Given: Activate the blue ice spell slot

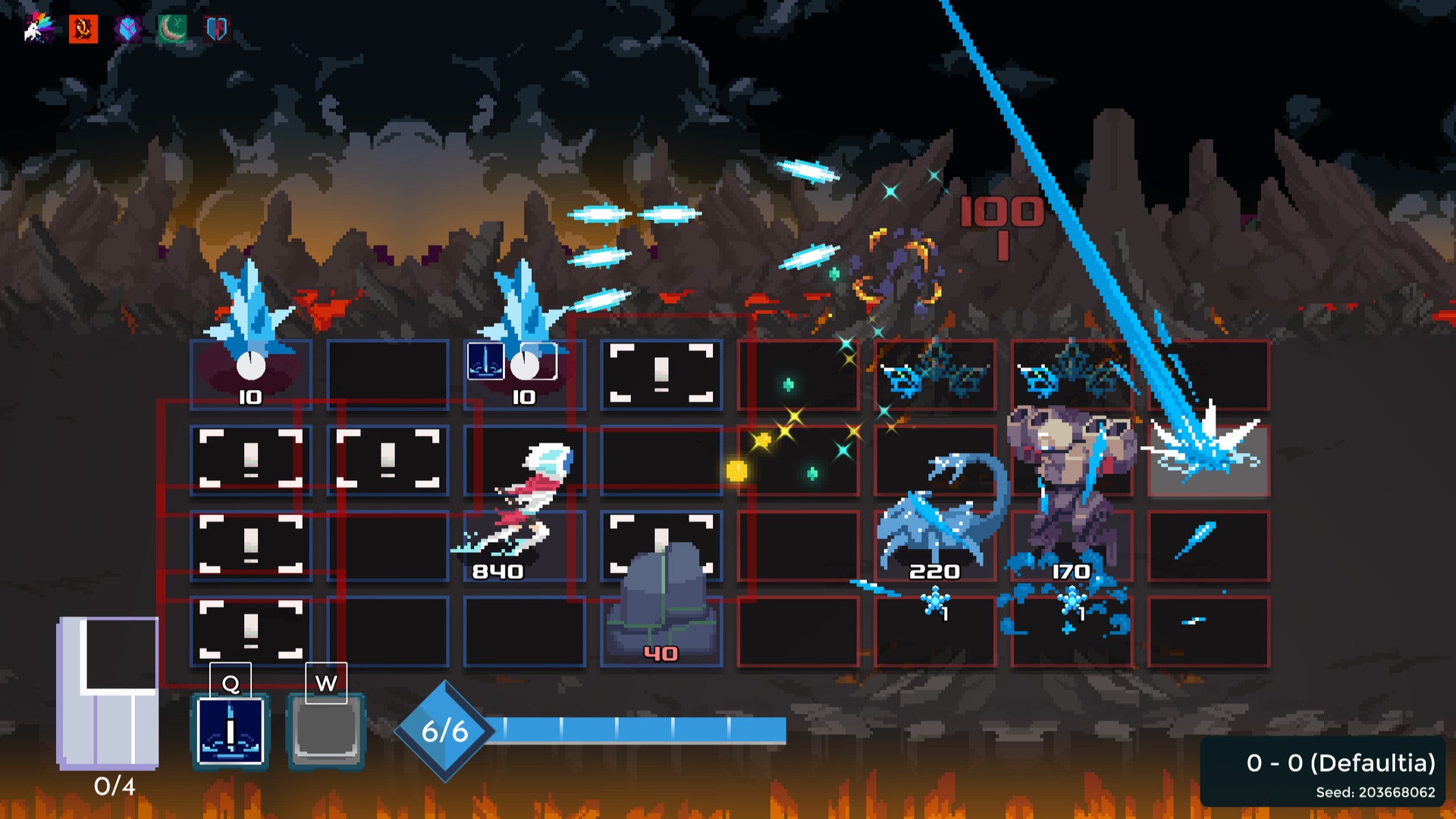Looking at the screenshot, I should click(231, 731).
